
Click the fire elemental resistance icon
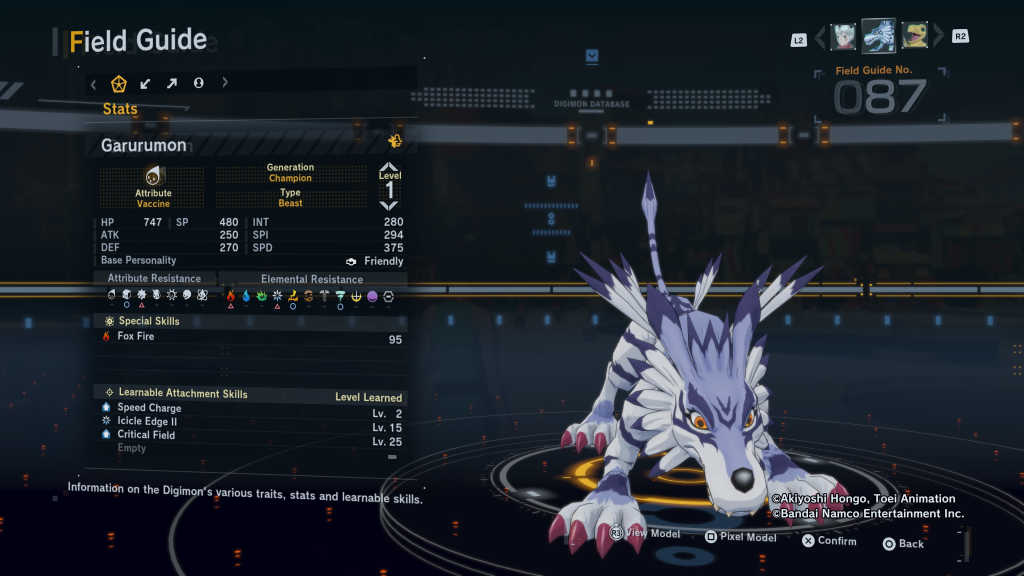pos(231,296)
